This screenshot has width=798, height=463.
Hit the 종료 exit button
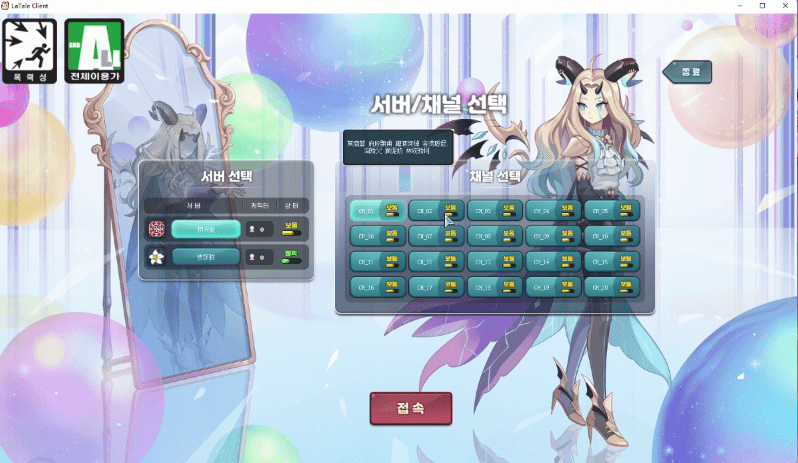coord(689,71)
